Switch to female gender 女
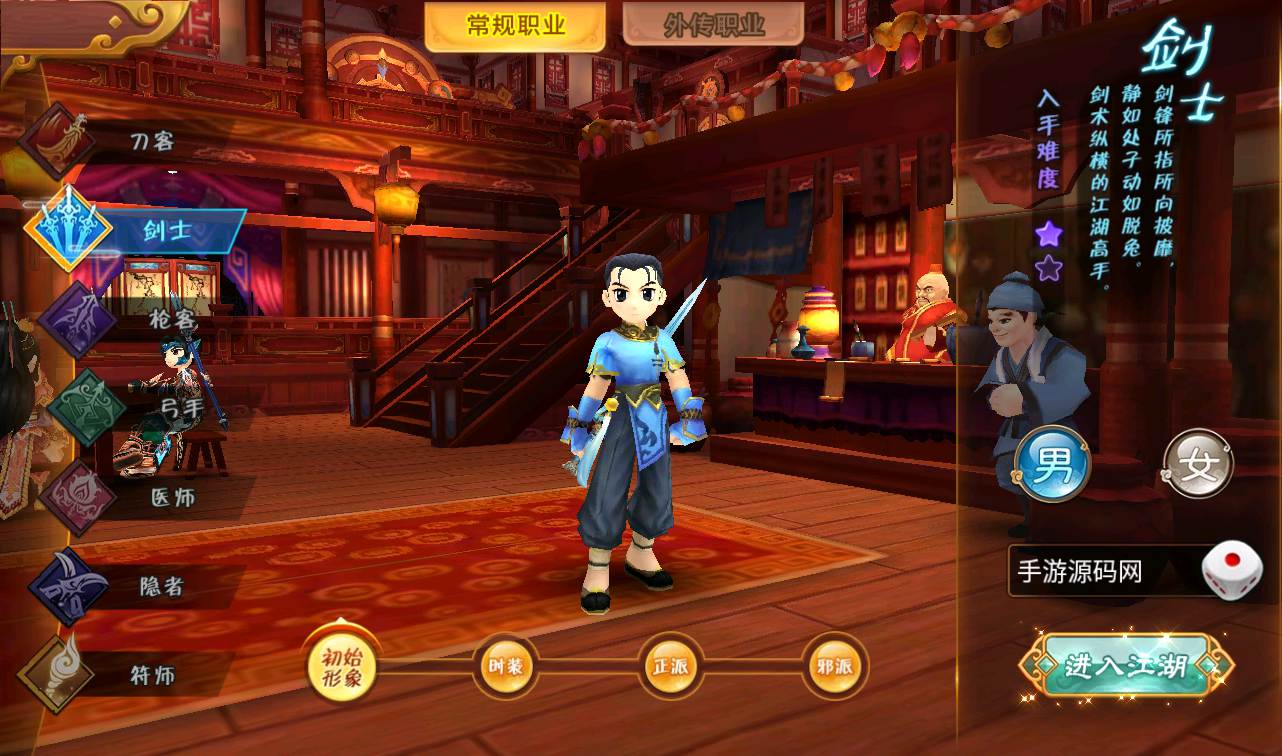 click(x=1198, y=466)
